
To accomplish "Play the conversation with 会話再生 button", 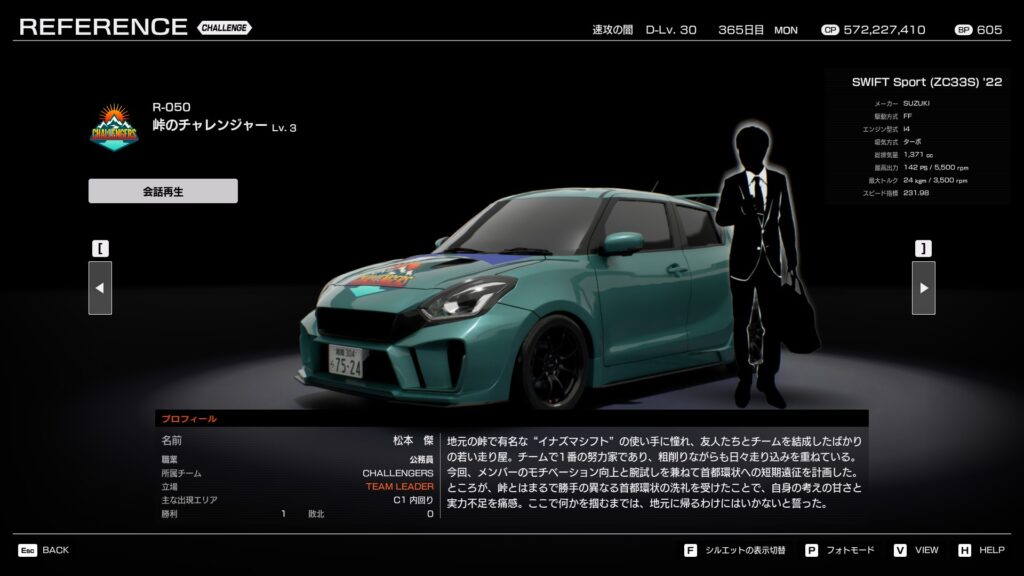I will click(163, 191).
